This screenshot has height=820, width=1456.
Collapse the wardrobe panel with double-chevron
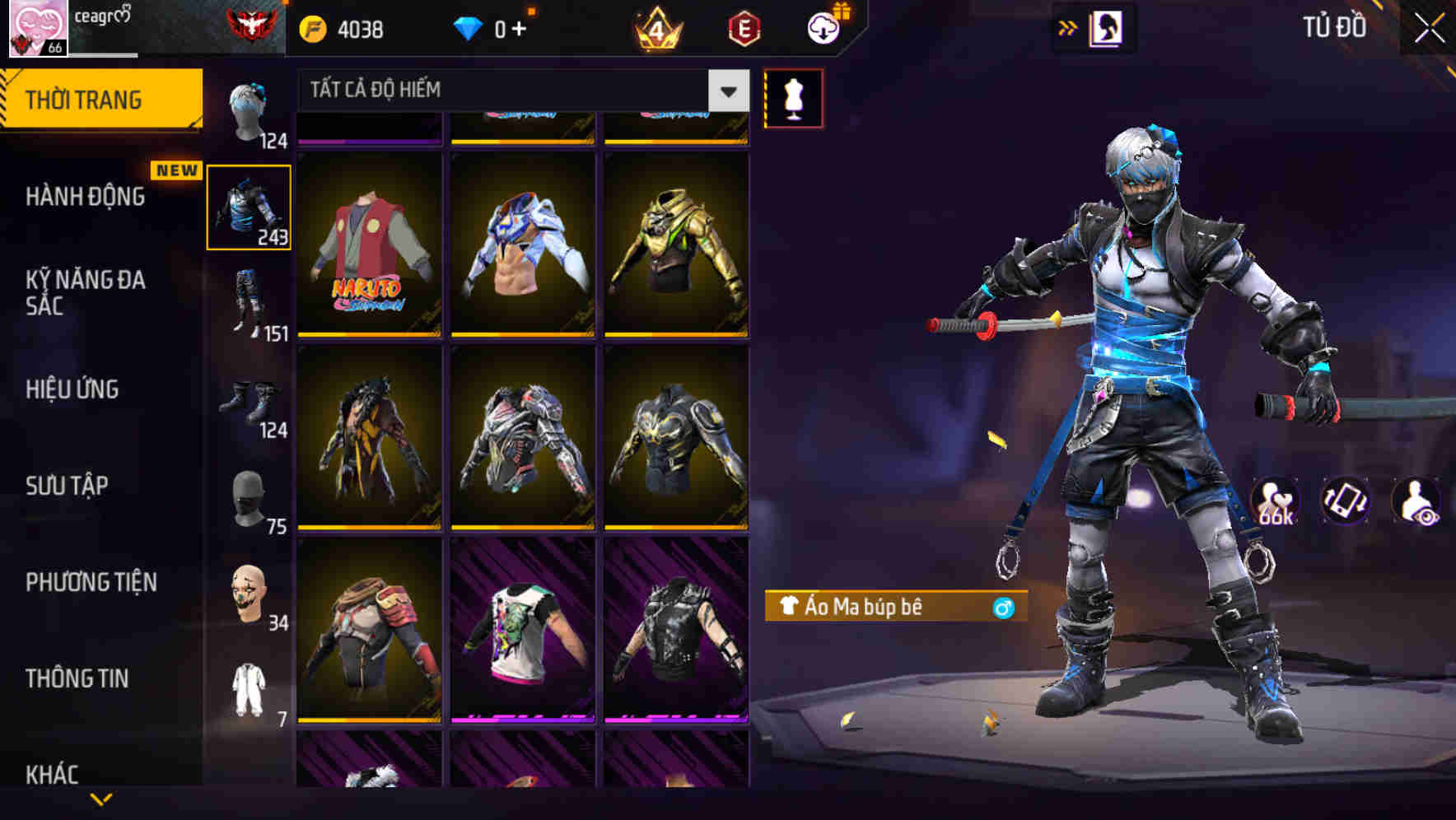click(1067, 27)
